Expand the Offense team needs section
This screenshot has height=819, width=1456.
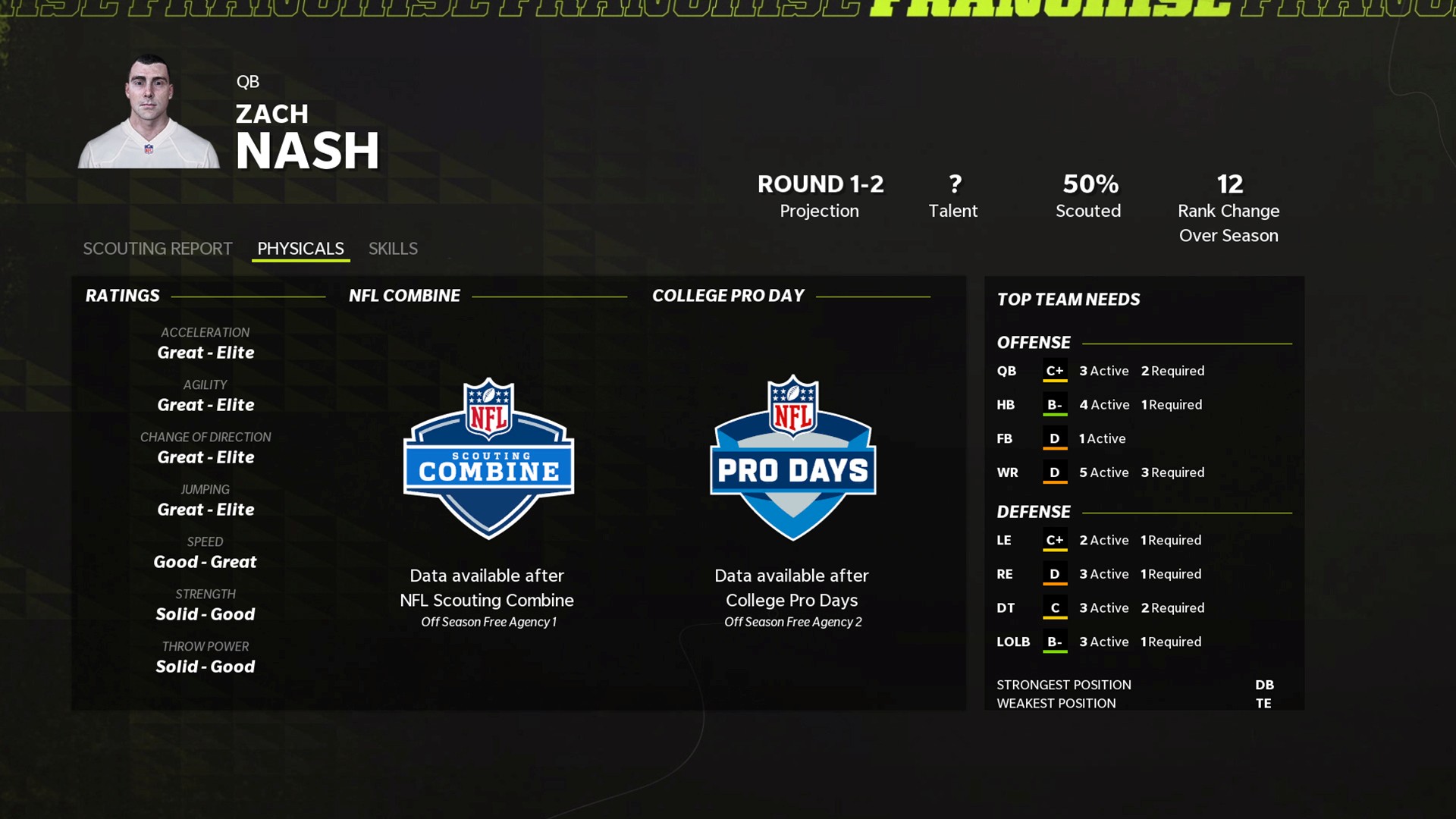click(x=1033, y=342)
